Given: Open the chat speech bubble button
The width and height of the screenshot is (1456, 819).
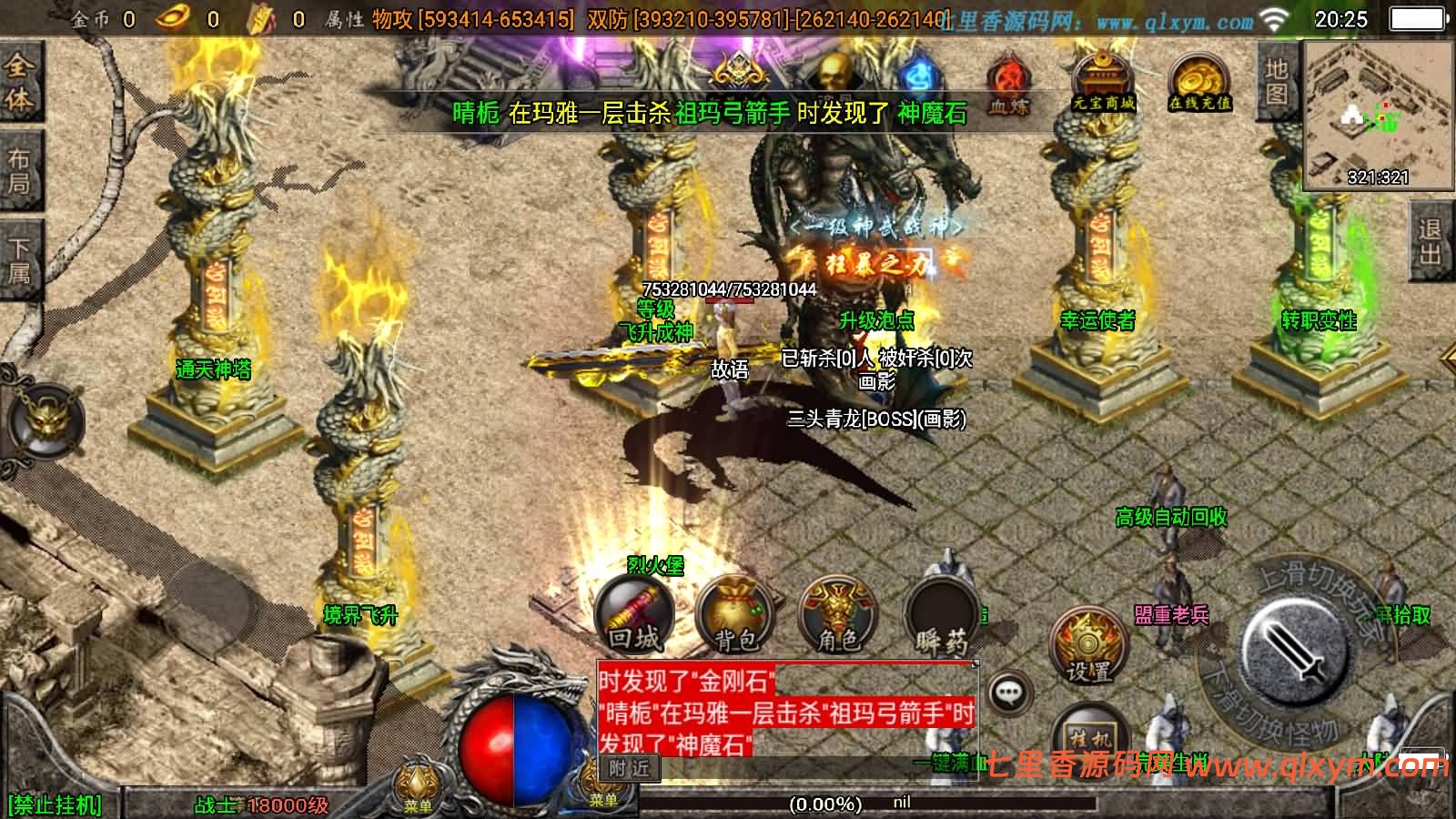Looking at the screenshot, I should 1007,694.
